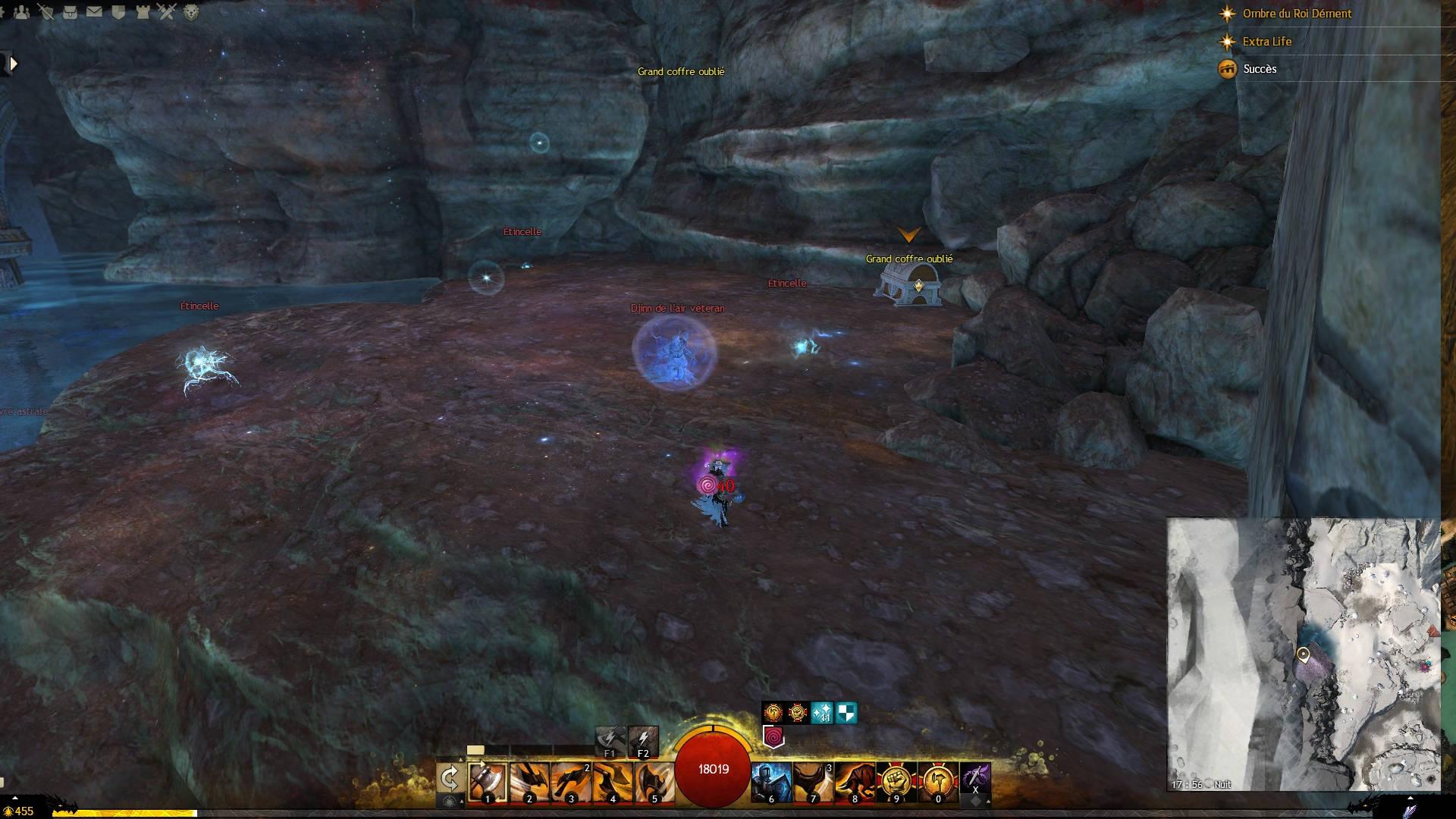Swap weapons with the curved arrows button
This screenshot has width=1456, height=819.
450,779
